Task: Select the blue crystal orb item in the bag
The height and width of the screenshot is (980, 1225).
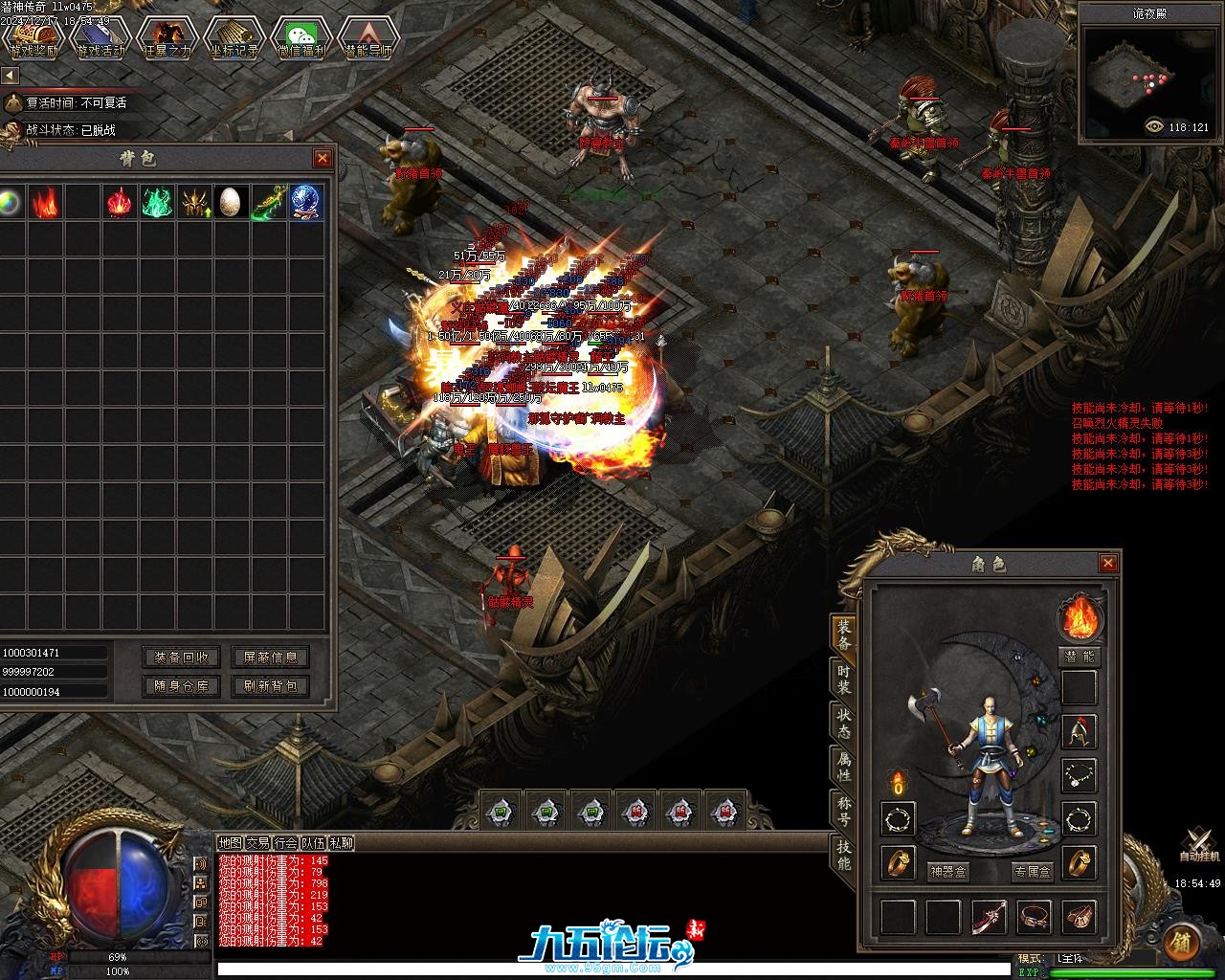Action: tap(307, 202)
